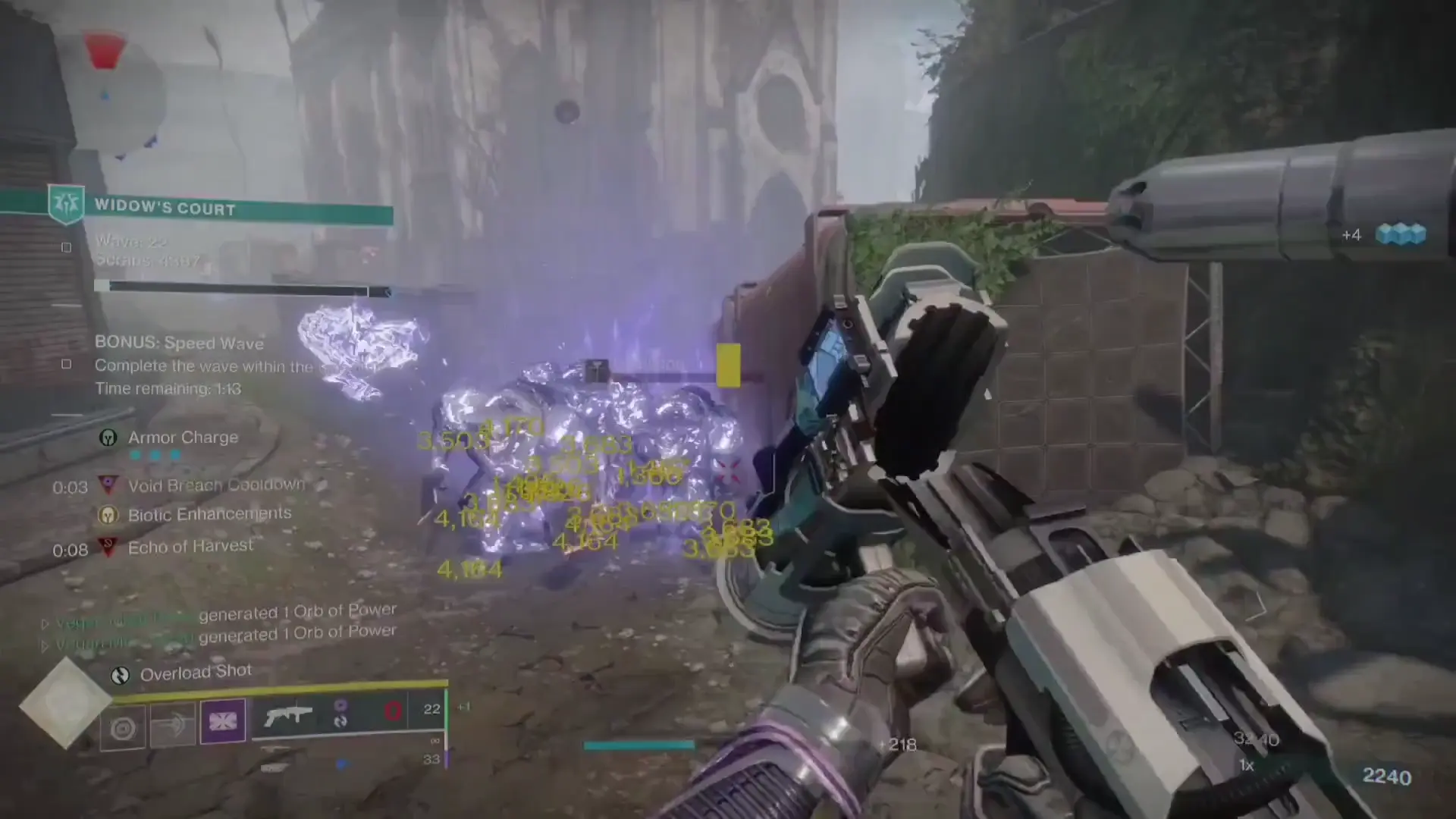Select the Echo of Harvest buff icon
The width and height of the screenshot is (1456, 819).
click(109, 545)
